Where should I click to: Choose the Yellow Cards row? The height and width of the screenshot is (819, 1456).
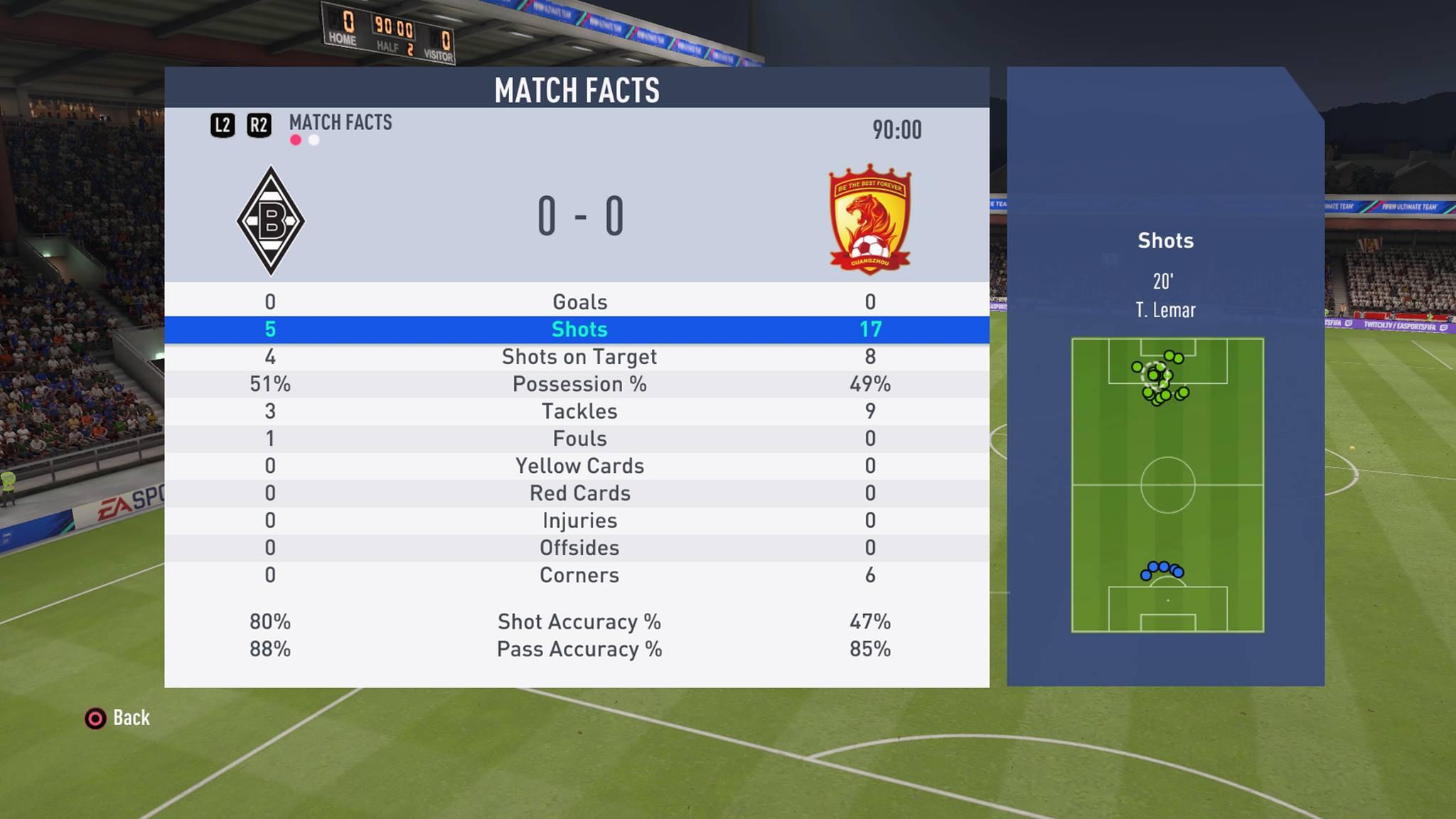[579, 466]
